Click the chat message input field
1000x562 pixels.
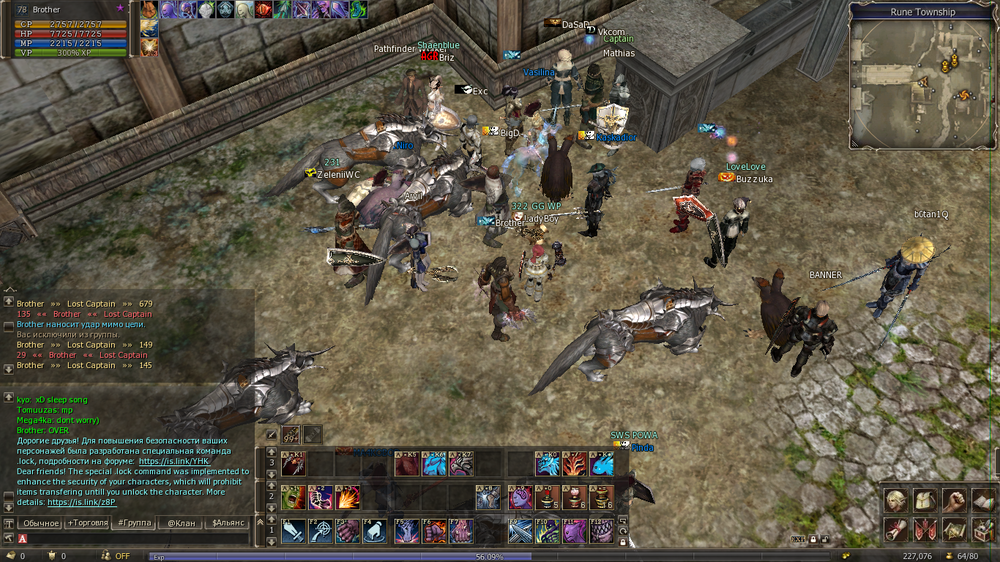pyautogui.click(x=130, y=539)
